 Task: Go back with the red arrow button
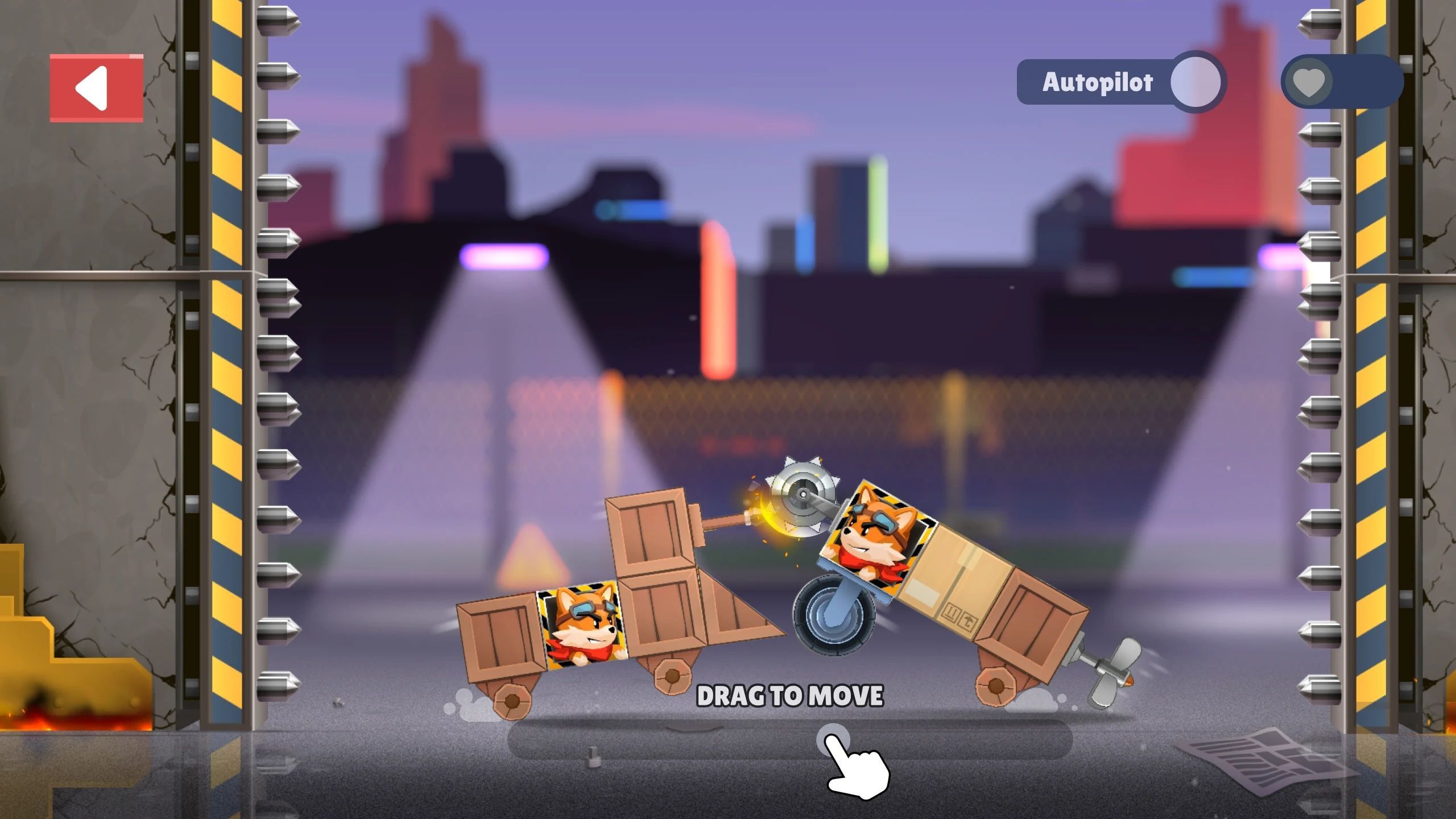(96, 88)
